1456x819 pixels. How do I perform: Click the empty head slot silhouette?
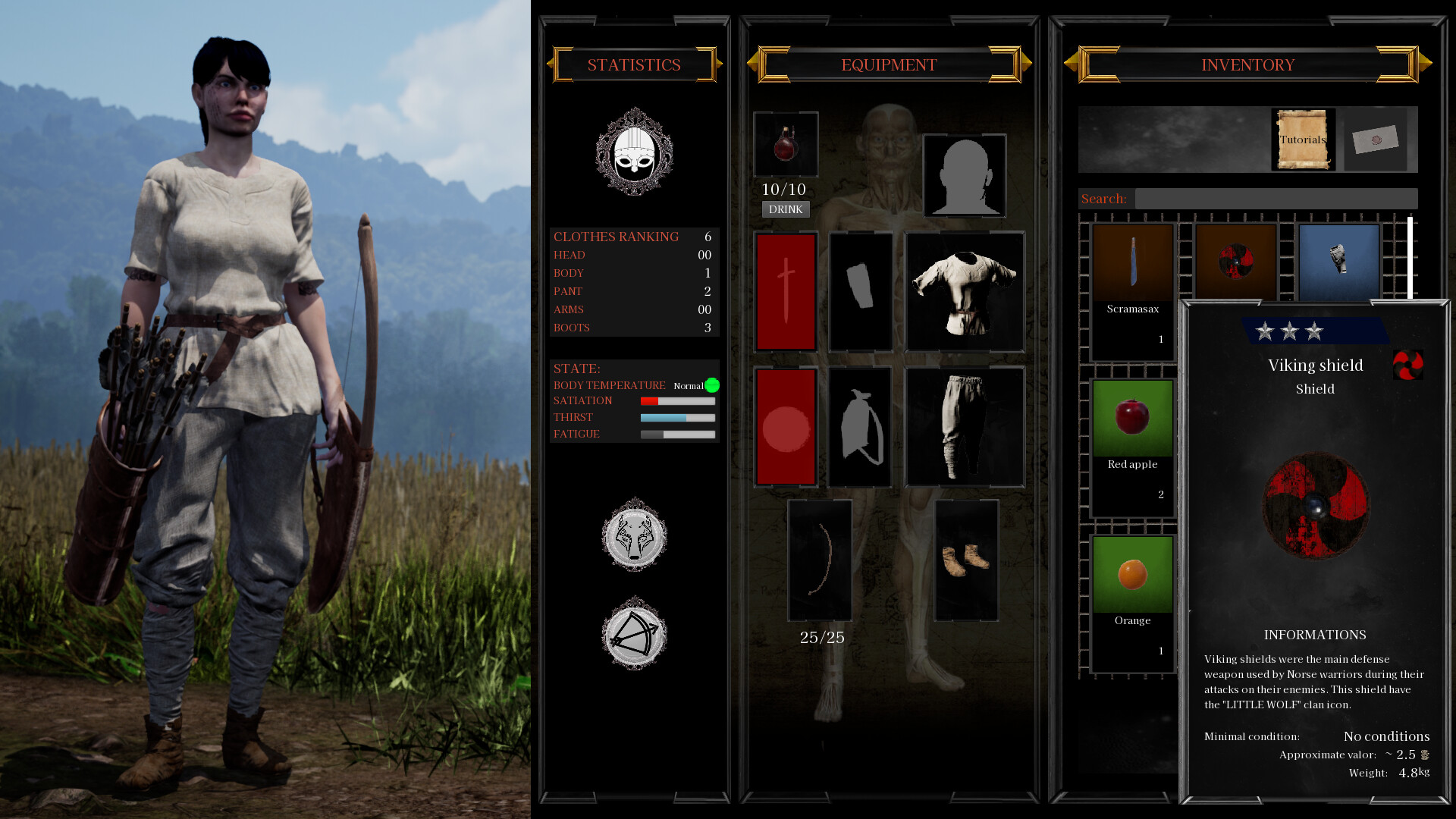click(965, 174)
